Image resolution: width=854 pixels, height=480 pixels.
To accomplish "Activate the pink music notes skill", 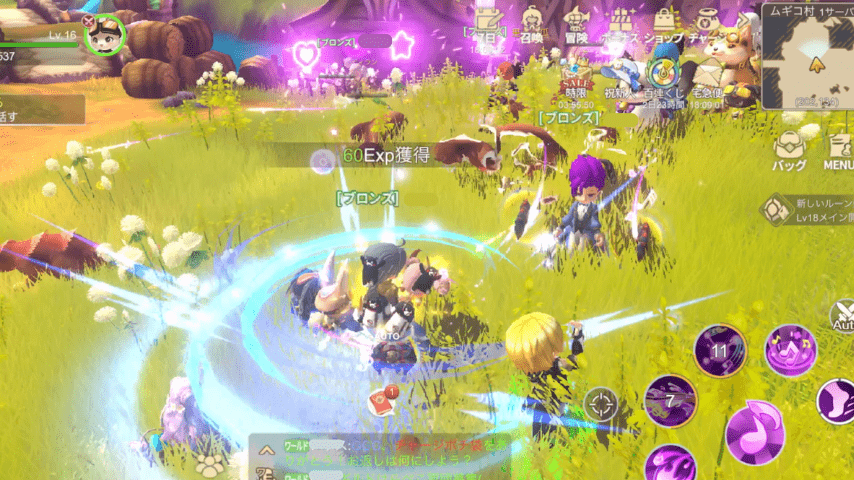I will click(x=790, y=350).
